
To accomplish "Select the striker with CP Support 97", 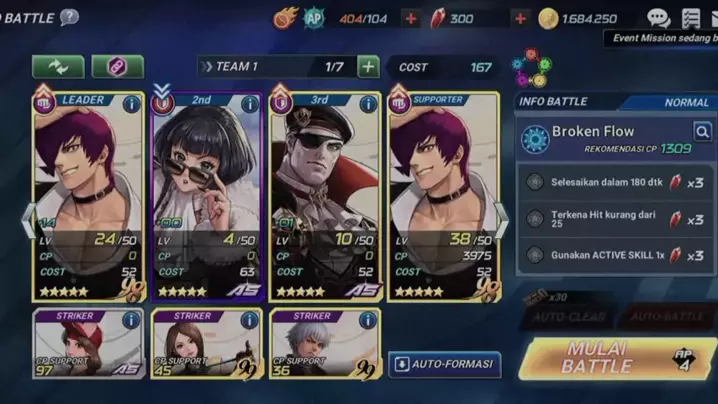I will pyautogui.click(x=87, y=343).
